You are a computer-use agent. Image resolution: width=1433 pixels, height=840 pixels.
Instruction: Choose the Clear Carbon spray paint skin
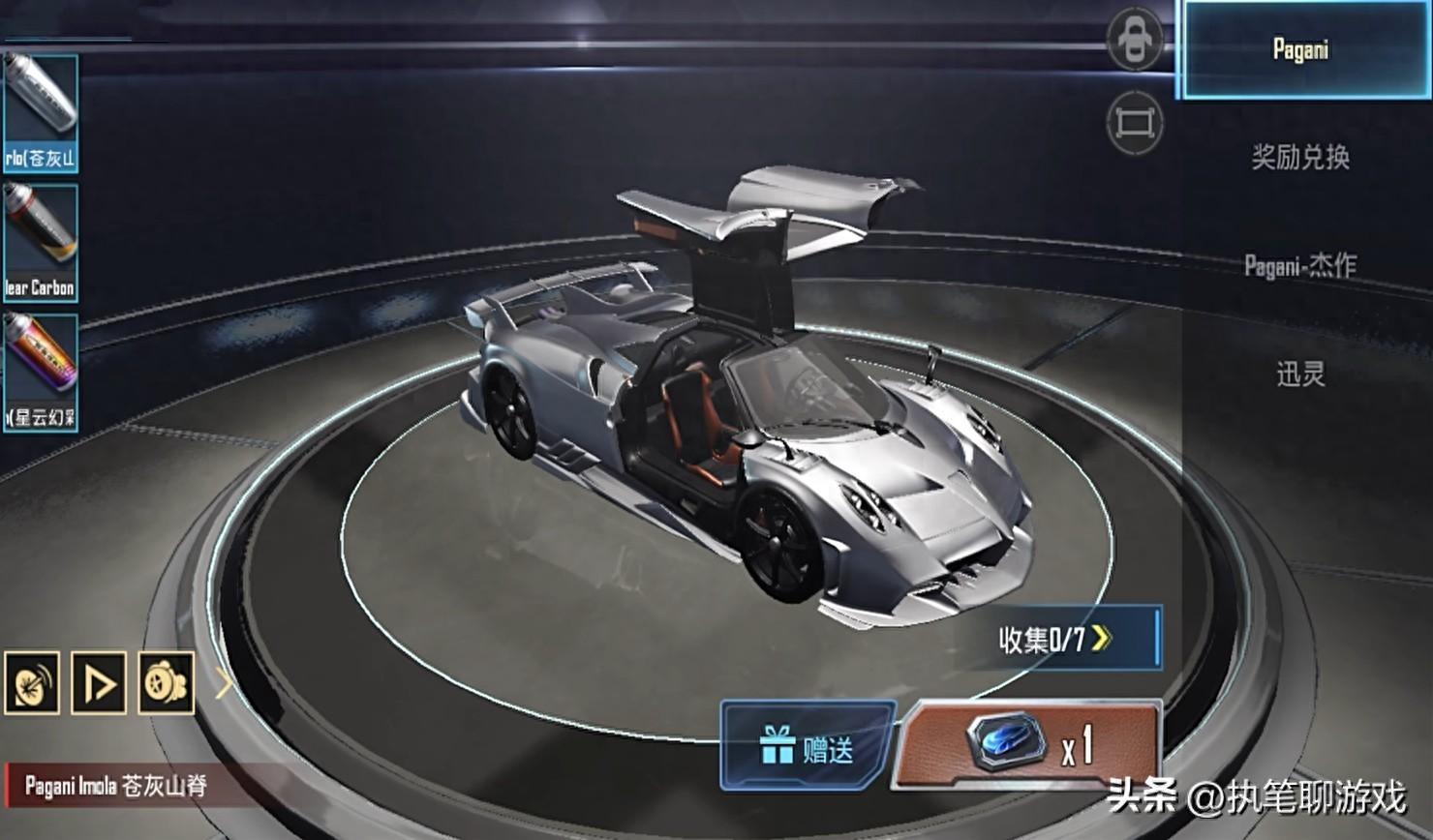point(40,242)
